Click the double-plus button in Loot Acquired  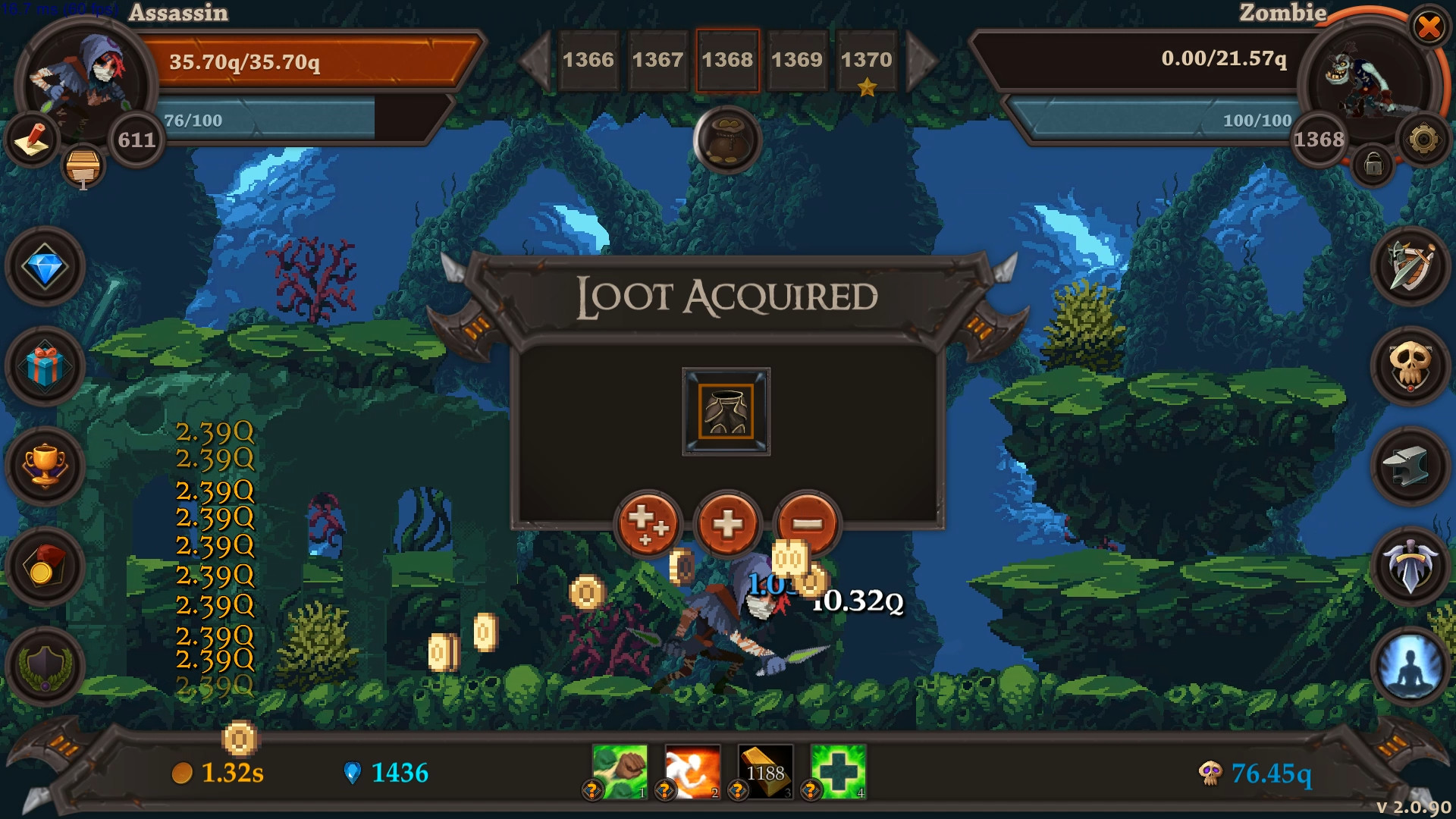648,523
